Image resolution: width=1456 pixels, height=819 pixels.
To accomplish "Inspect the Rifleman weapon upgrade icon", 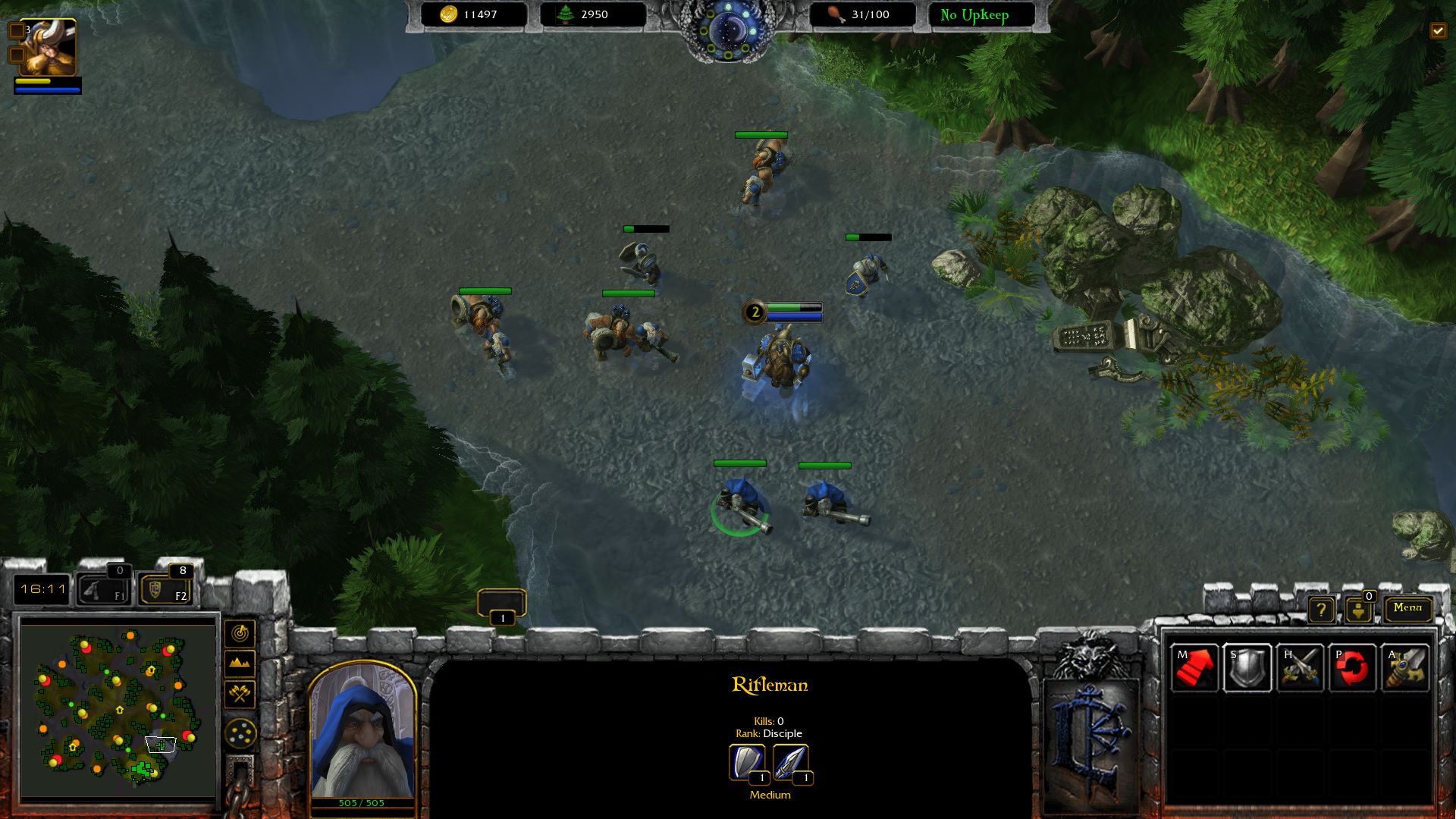I will (x=791, y=762).
